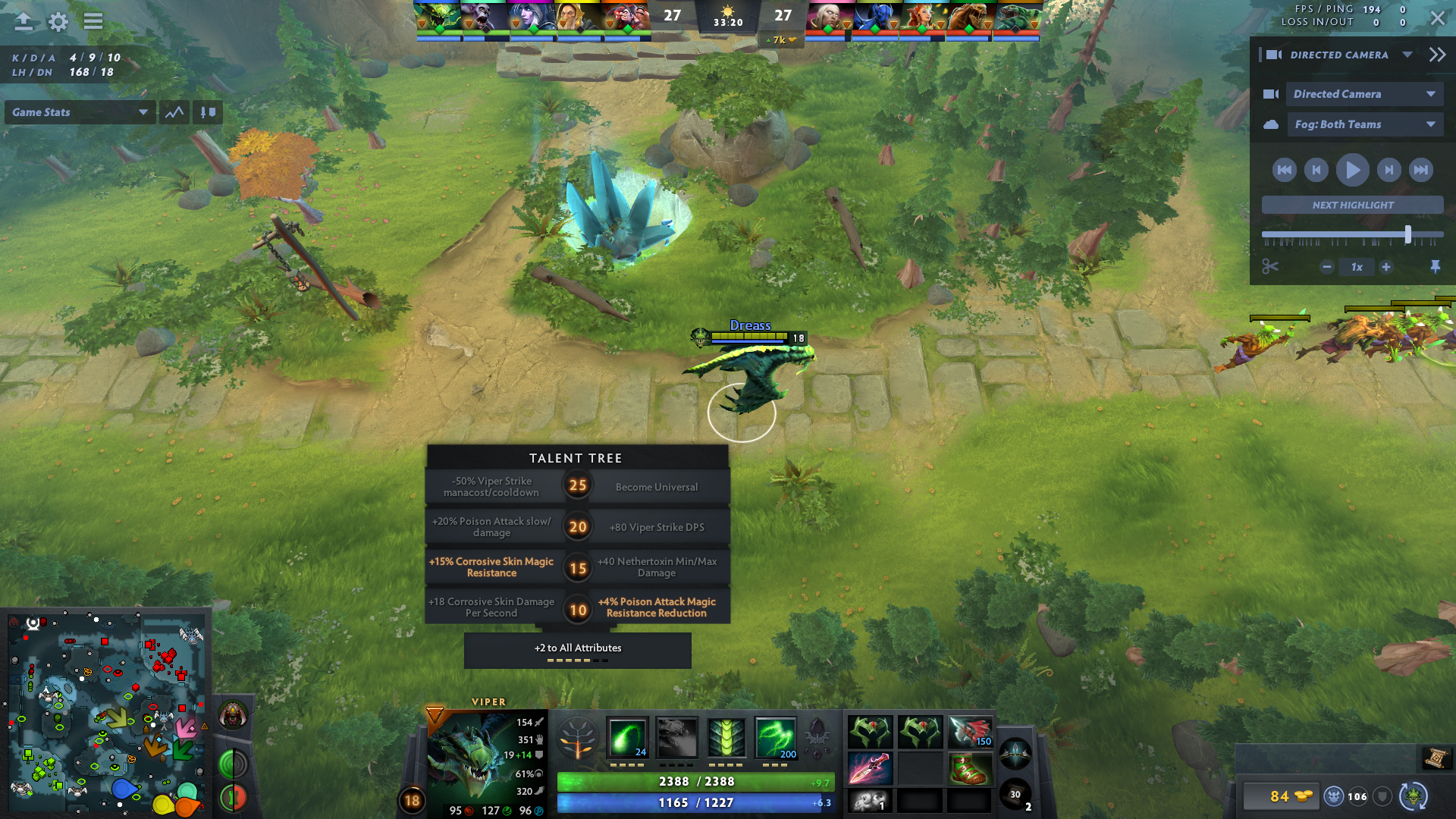Click the NEXT HIGHLIGHT button

pyautogui.click(x=1352, y=205)
